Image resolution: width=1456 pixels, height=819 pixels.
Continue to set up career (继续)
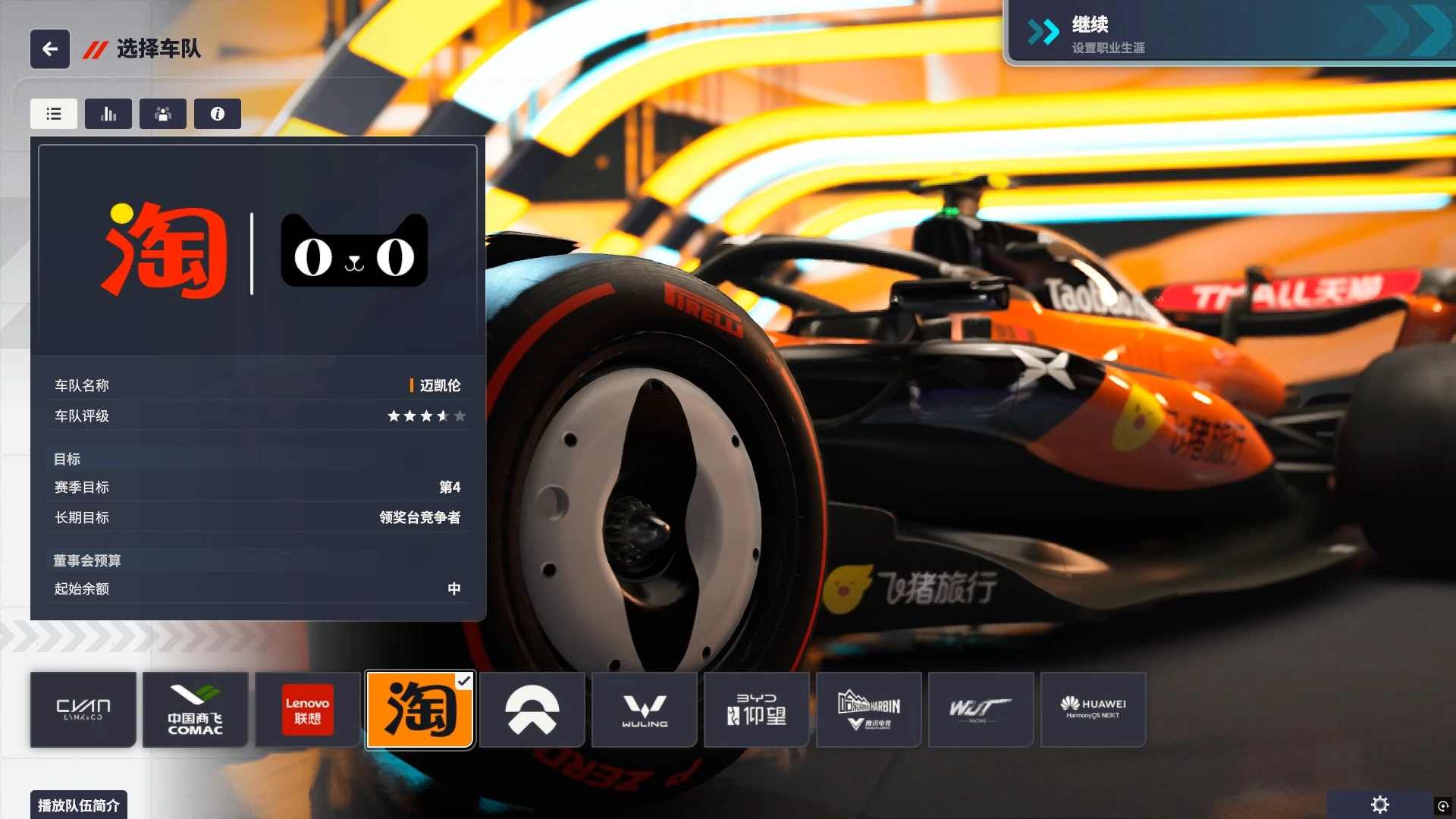(1228, 33)
